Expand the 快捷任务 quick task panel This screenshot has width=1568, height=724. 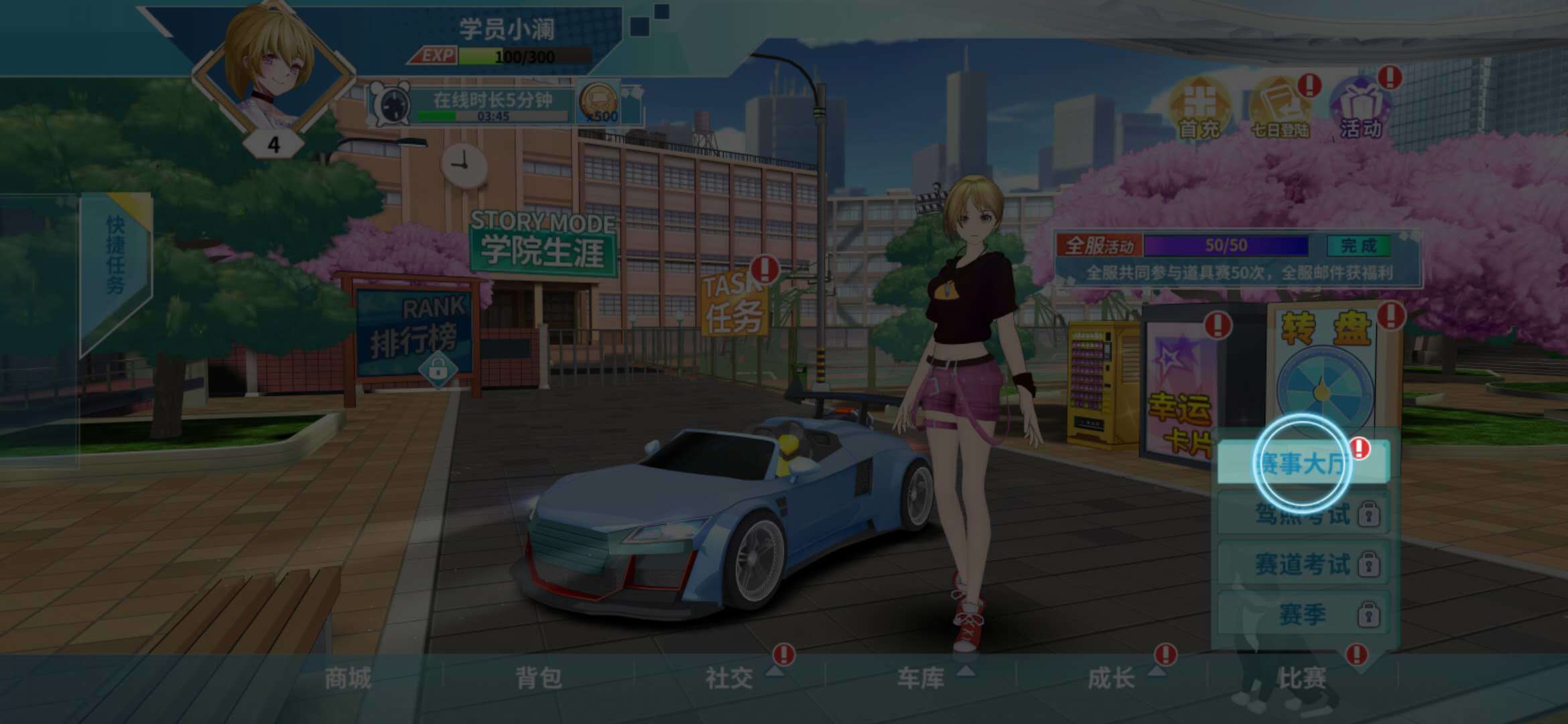115,255
